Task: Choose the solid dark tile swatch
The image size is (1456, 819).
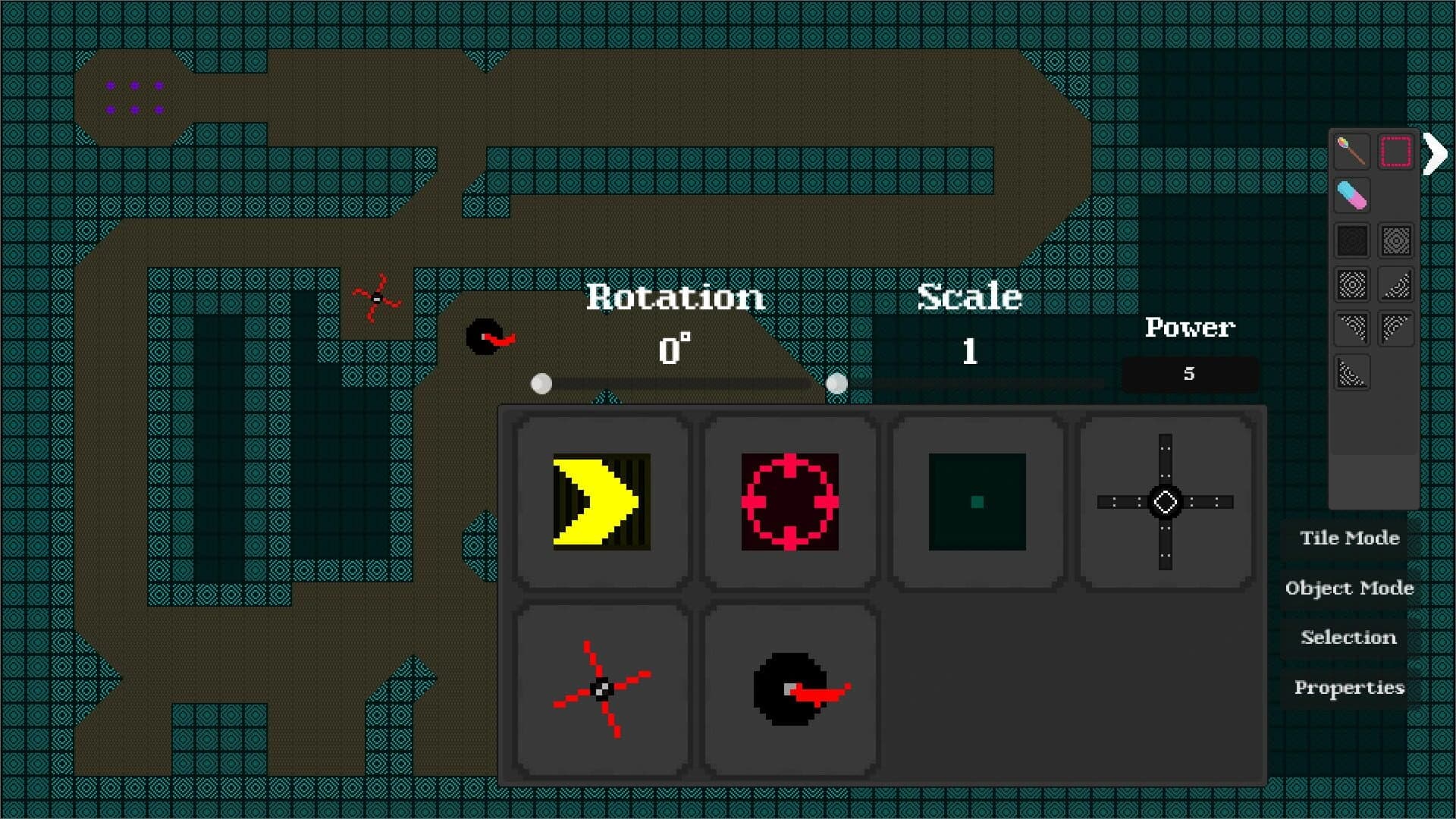Action: pos(1352,240)
